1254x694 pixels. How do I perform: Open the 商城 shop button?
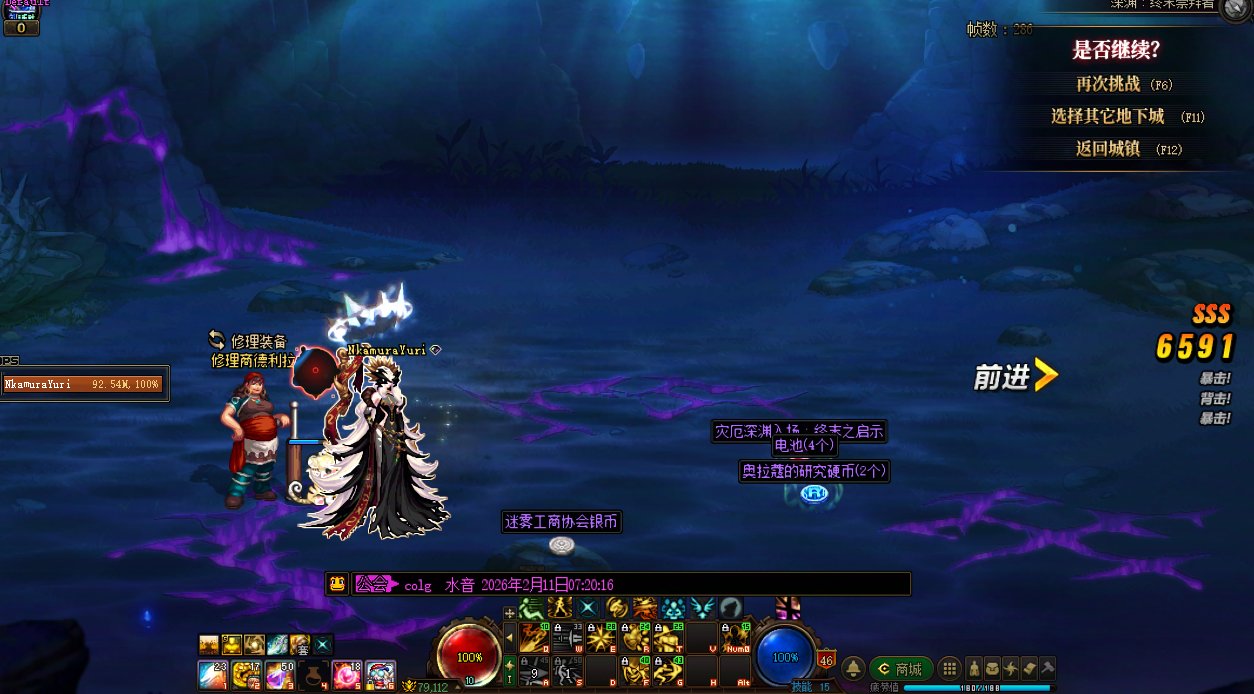[900, 669]
